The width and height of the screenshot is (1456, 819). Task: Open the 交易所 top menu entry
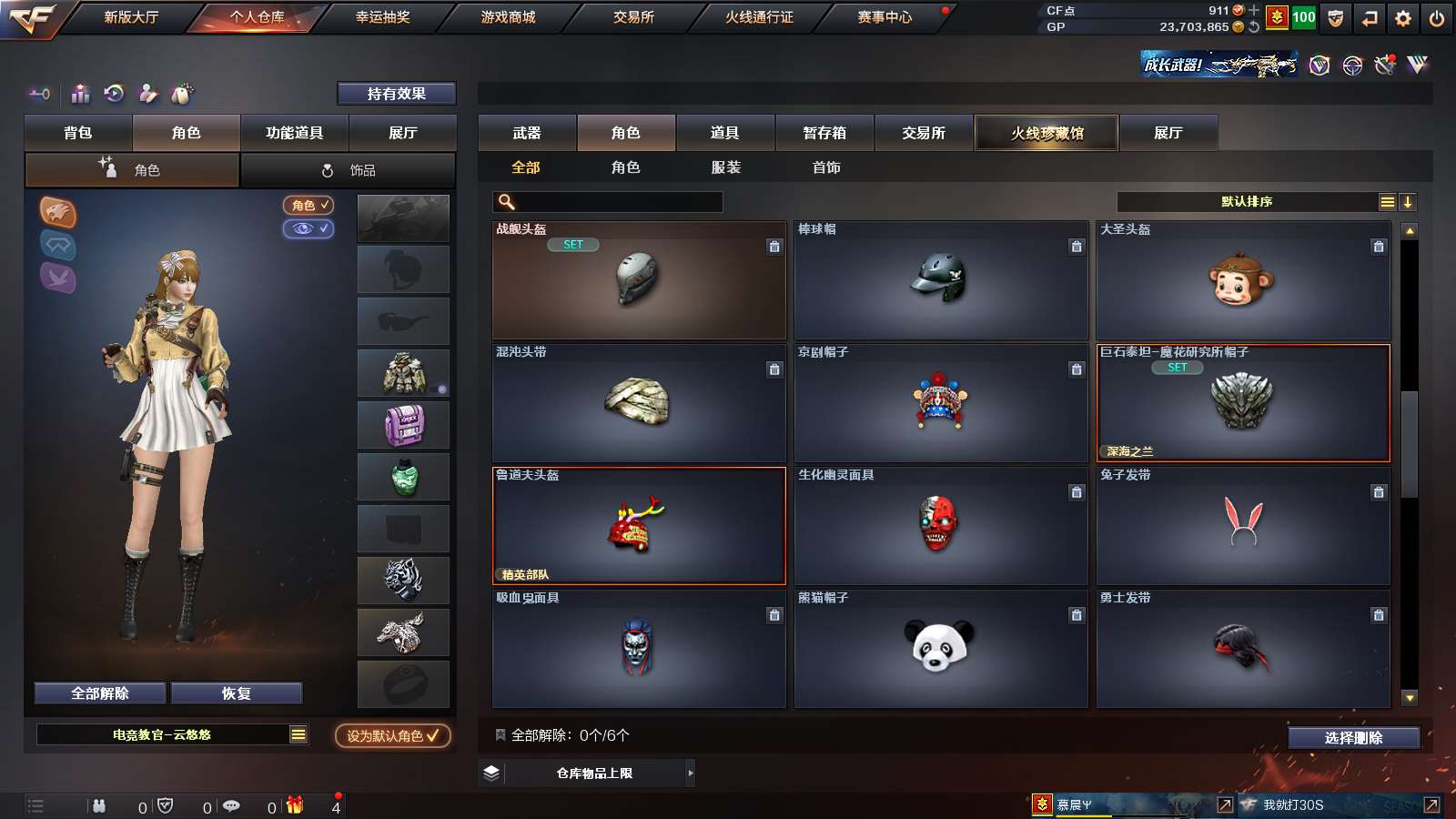click(x=633, y=17)
